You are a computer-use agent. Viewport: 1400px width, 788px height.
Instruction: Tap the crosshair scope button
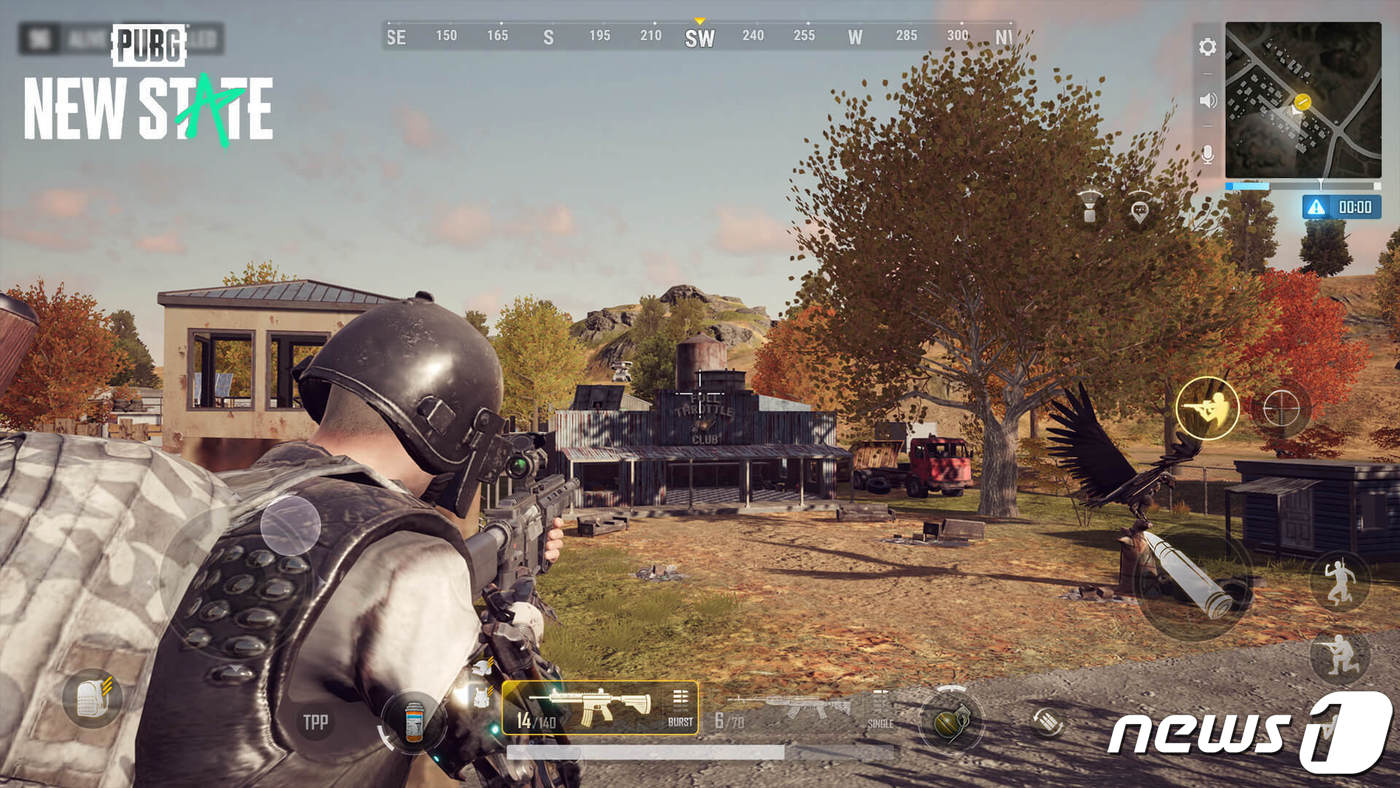[1281, 408]
